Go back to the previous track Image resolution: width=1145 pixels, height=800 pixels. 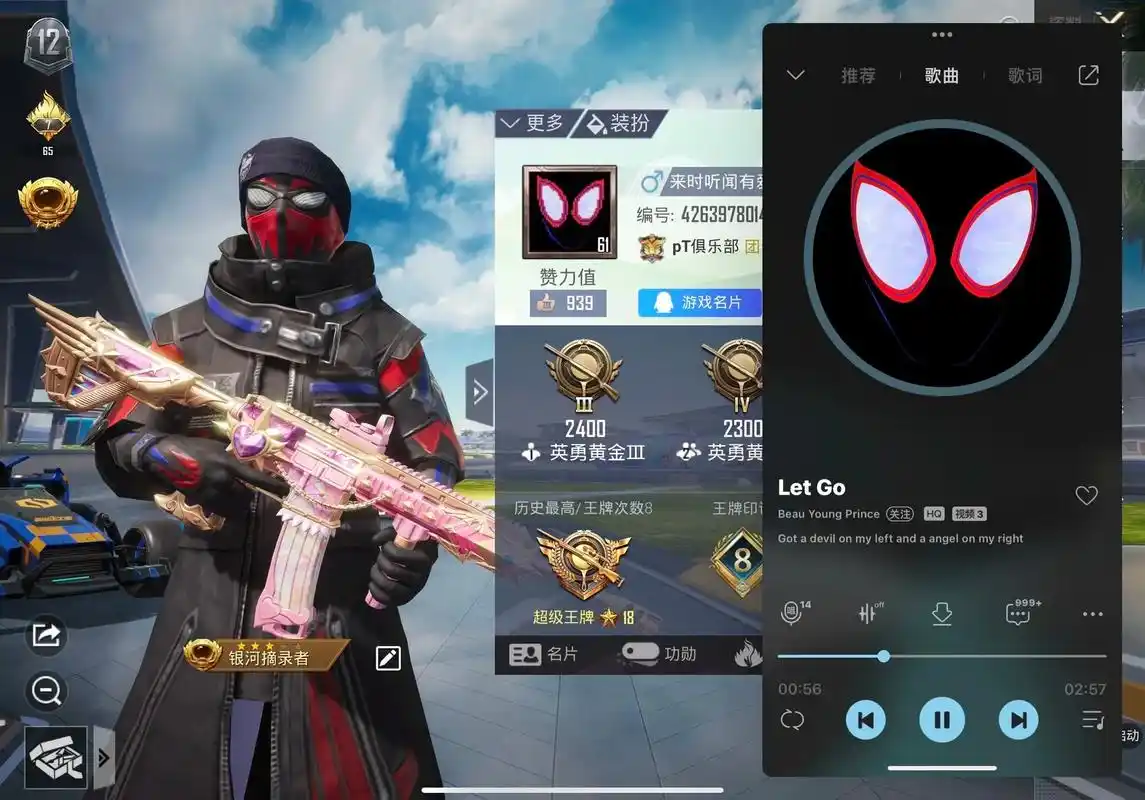(866, 719)
